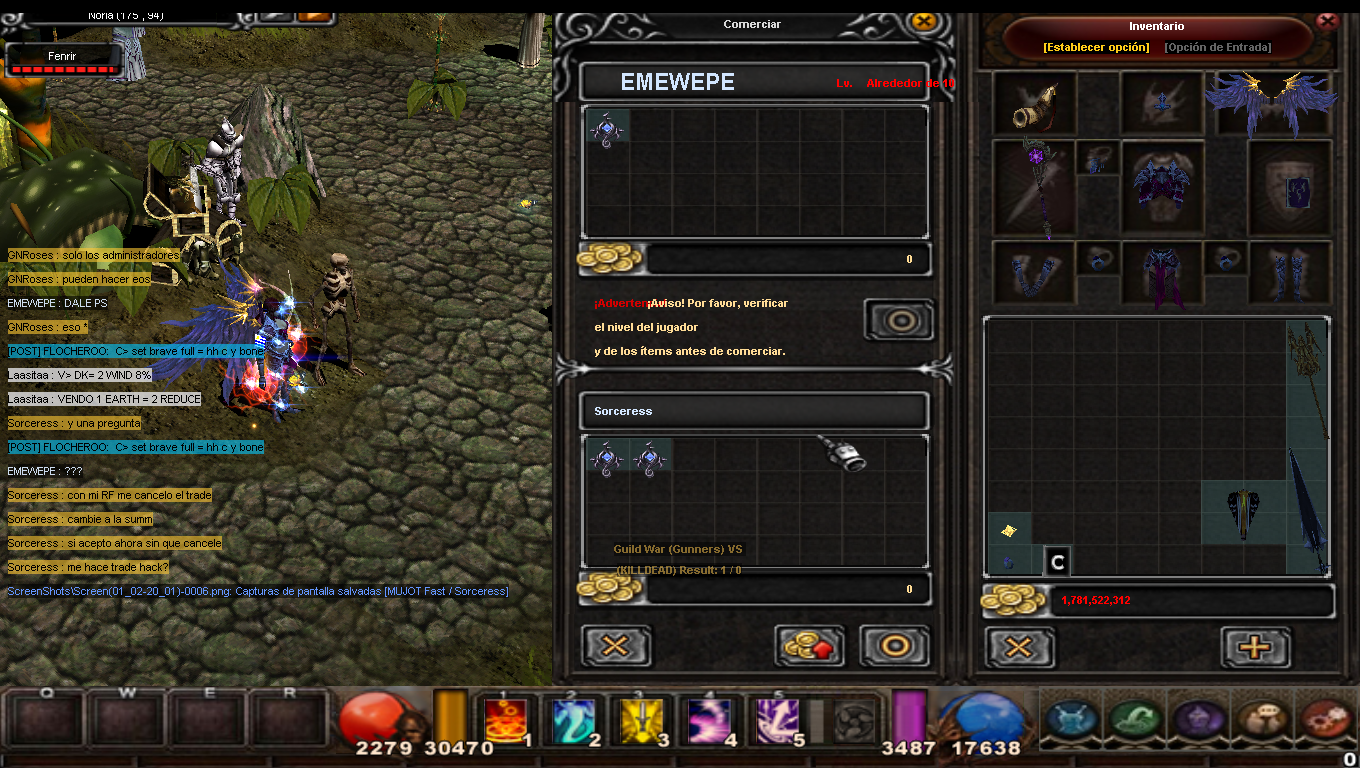Select the equipped horn pet slot
The width and height of the screenshot is (1360, 768).
(x=1034, y=102)
